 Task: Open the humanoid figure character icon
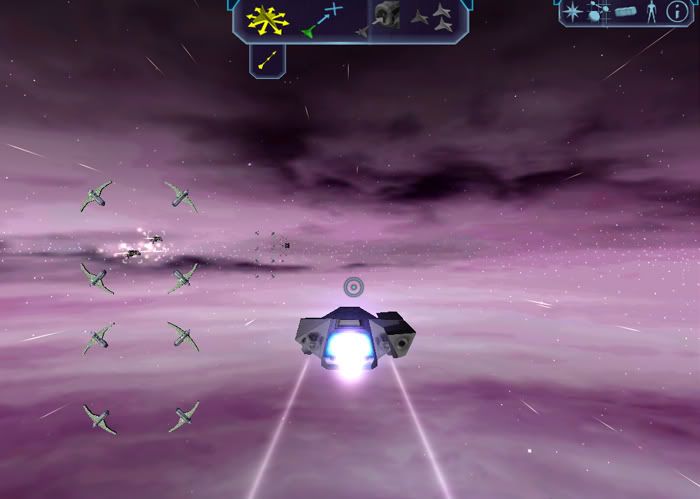pos(653,12)
